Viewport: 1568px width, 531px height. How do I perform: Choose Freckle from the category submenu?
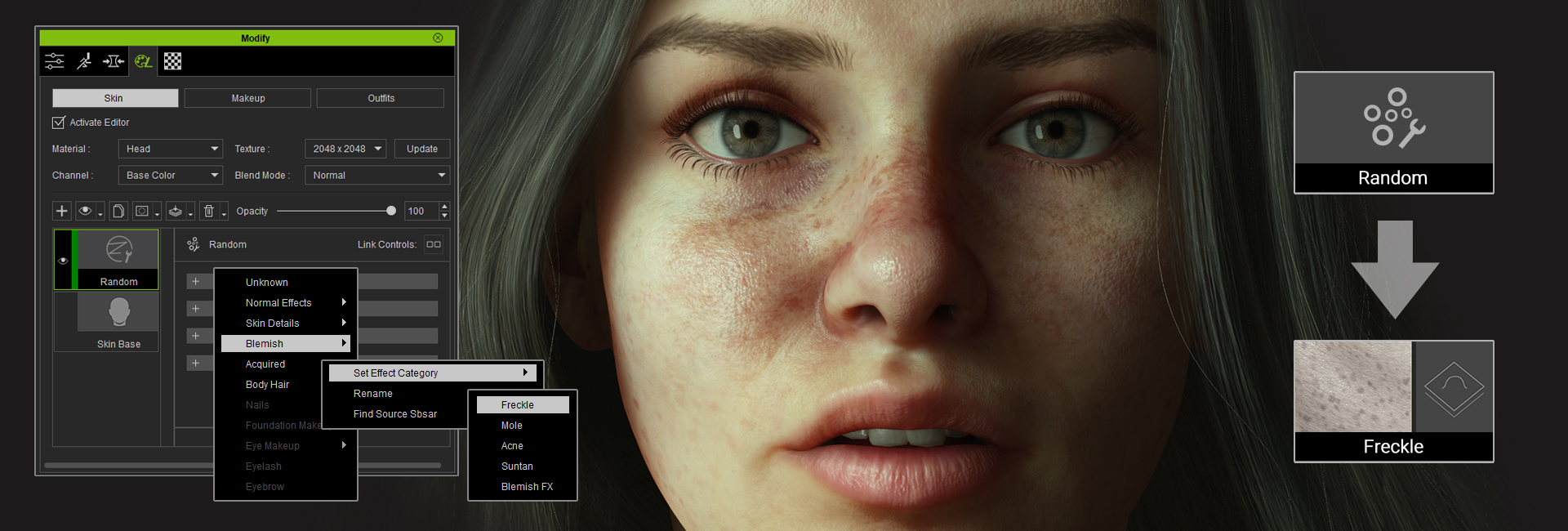tap(518, 405)
